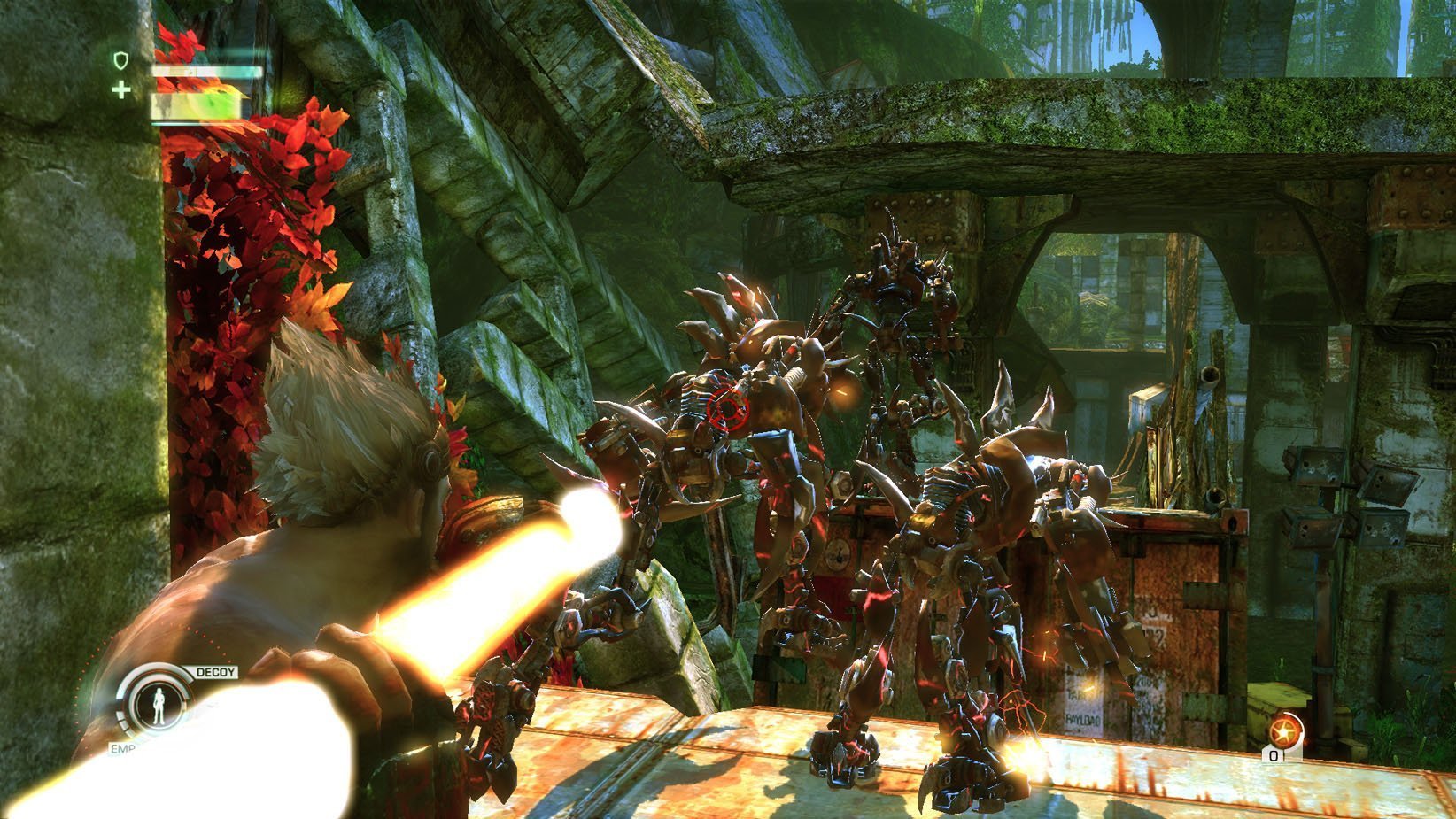Click the shield icon
Screen dimensions: 1456x819
tap(121, 60)
